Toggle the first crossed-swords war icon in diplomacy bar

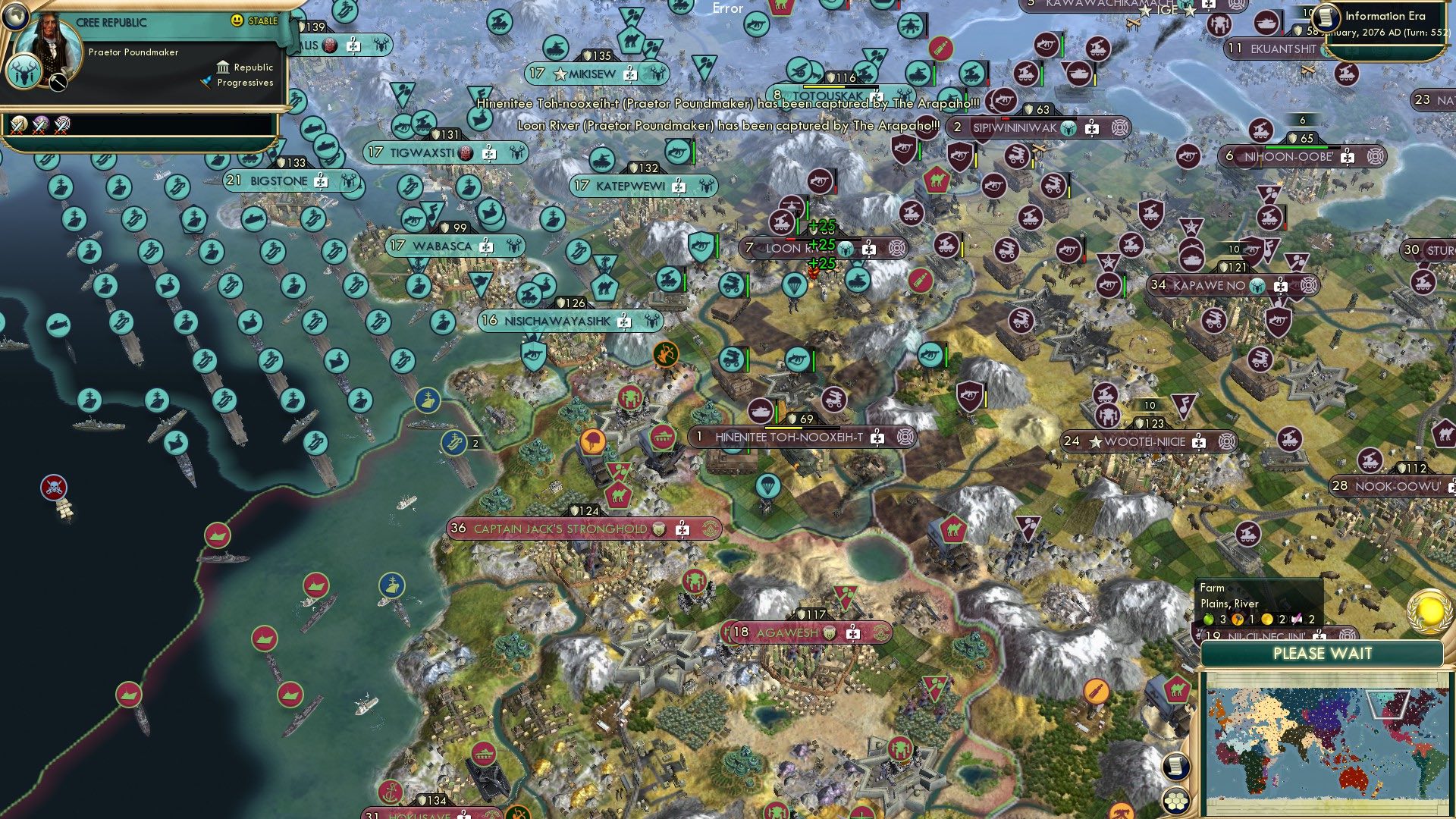[17, 125]
